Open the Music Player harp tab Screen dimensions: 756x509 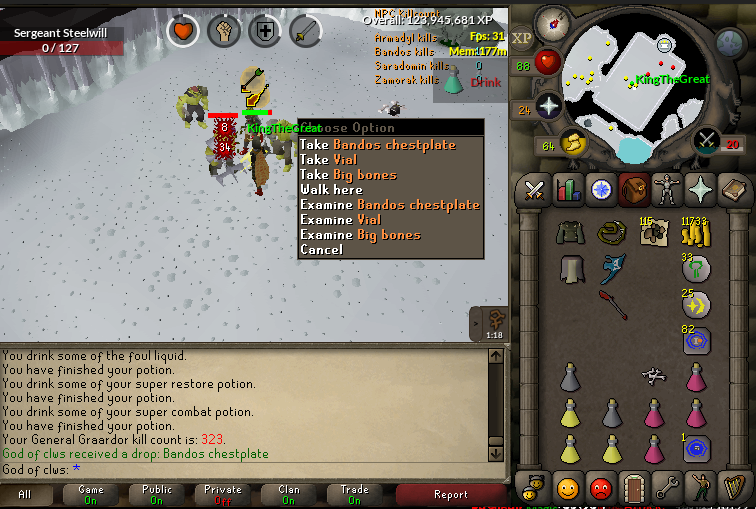click(733, 488)
